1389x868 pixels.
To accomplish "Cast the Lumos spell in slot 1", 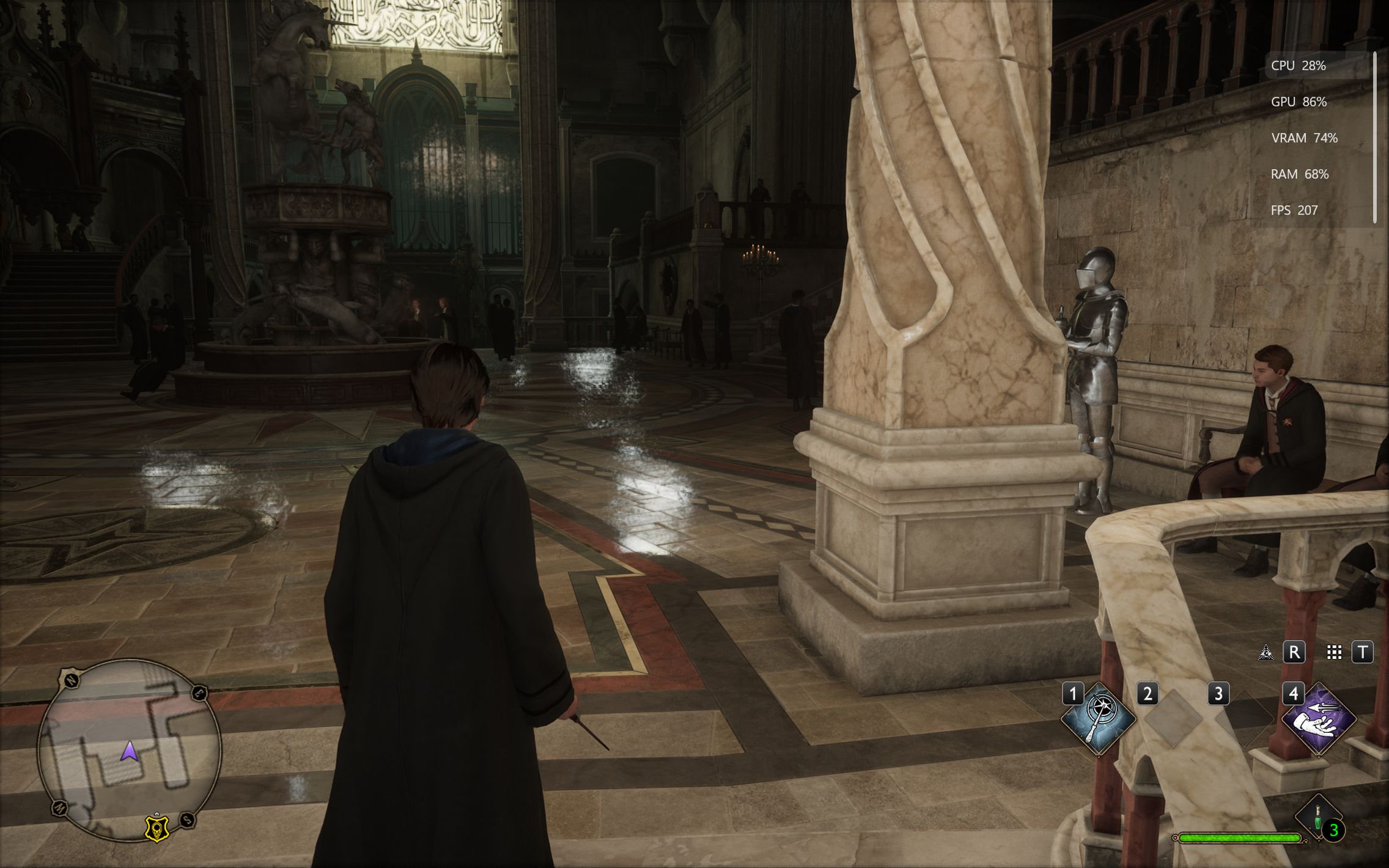I will point(1098,719).
